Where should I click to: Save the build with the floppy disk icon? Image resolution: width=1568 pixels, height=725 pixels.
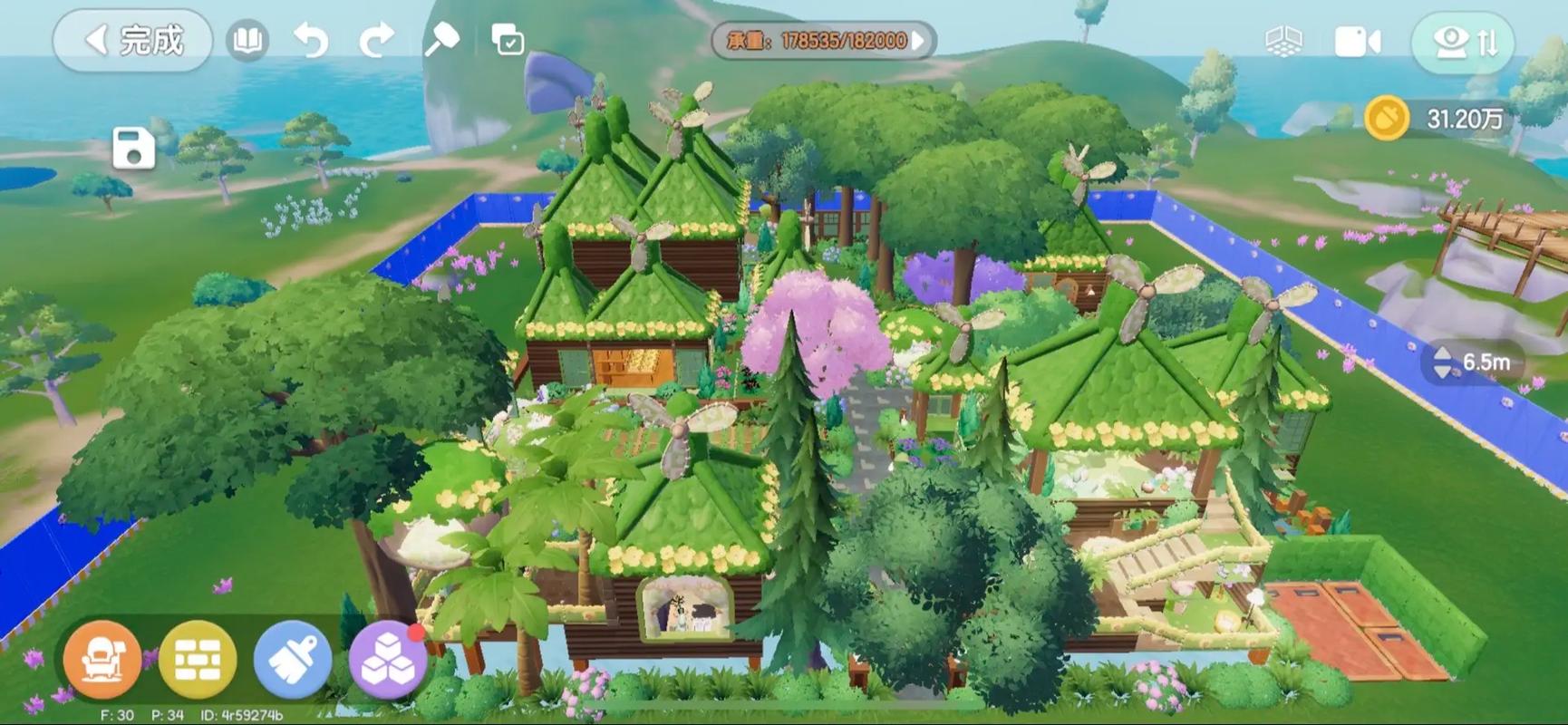coord(133,149)
